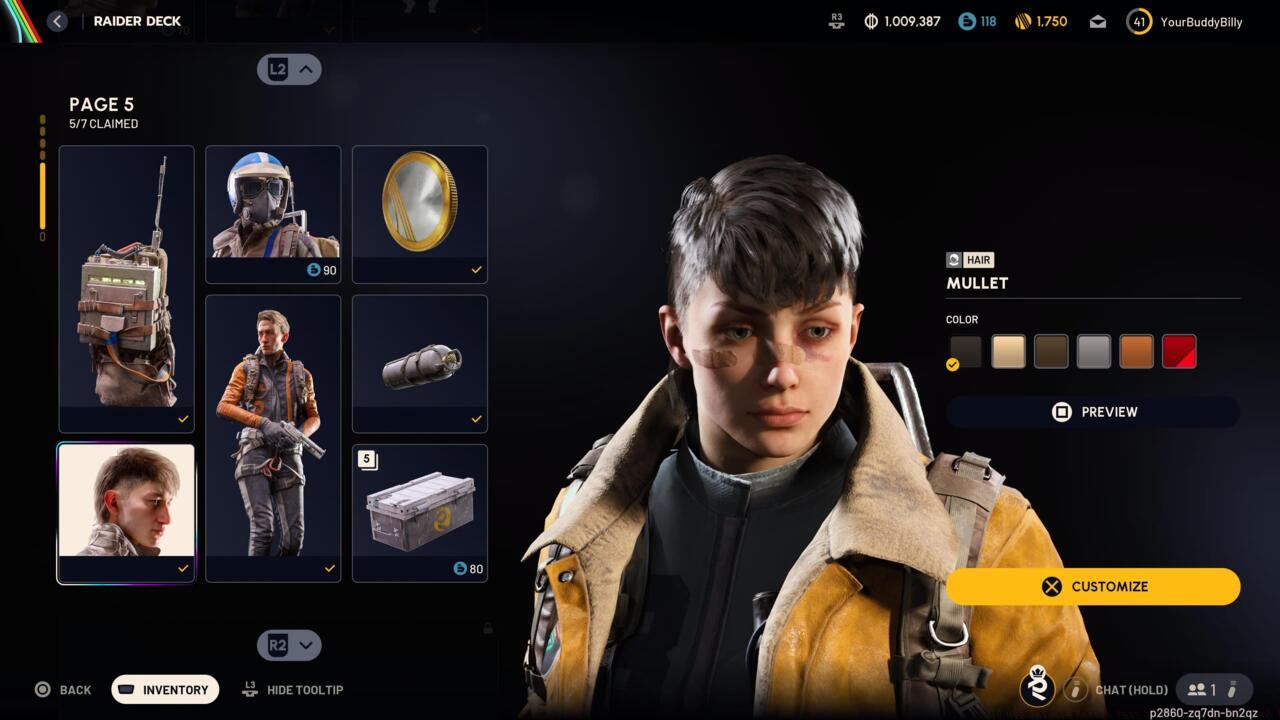The height and width of the screenshot is (720, 1280).
Task: Open the Inventory
Action: click(165, 690)
